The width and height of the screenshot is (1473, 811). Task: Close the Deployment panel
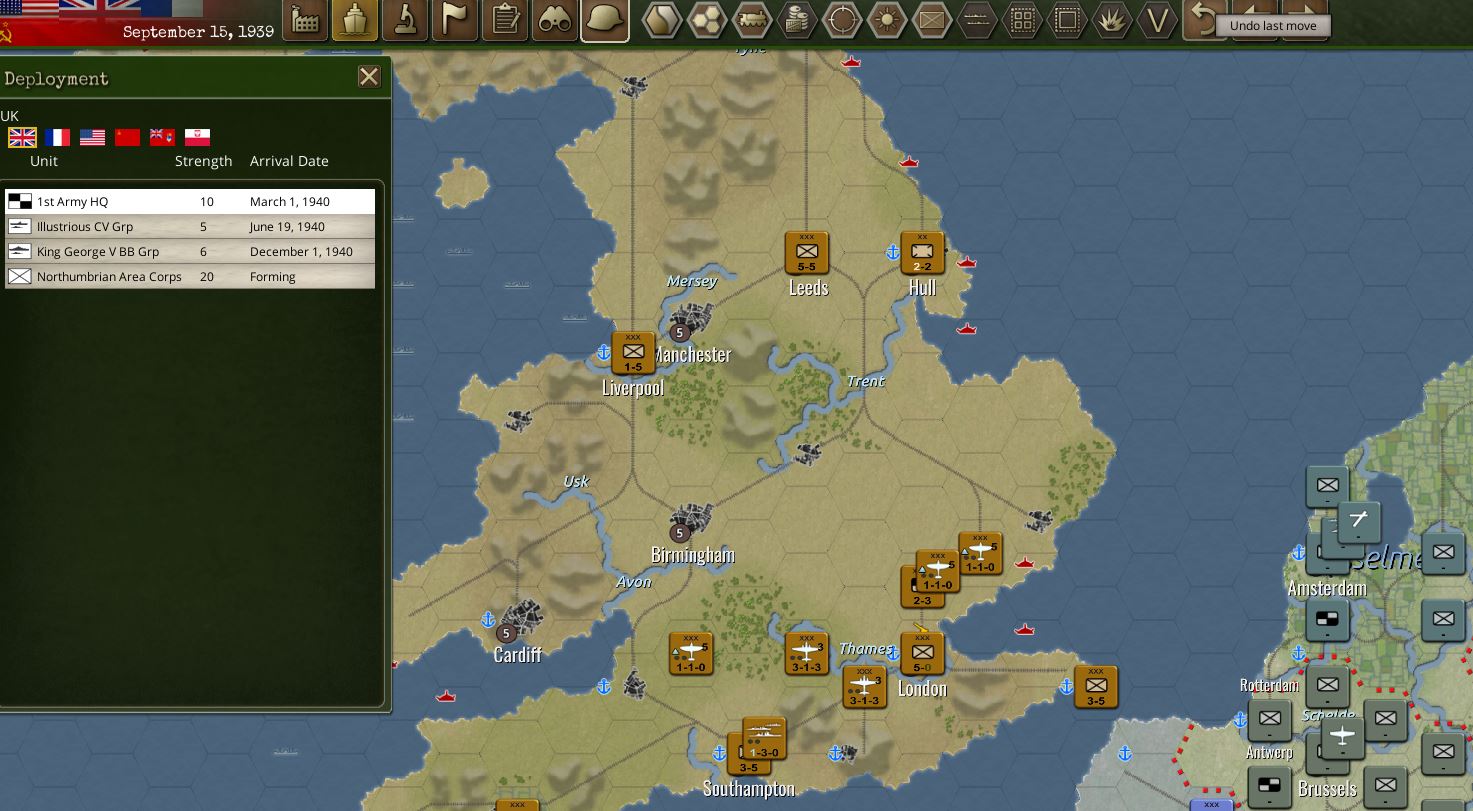tap(369, 77)
